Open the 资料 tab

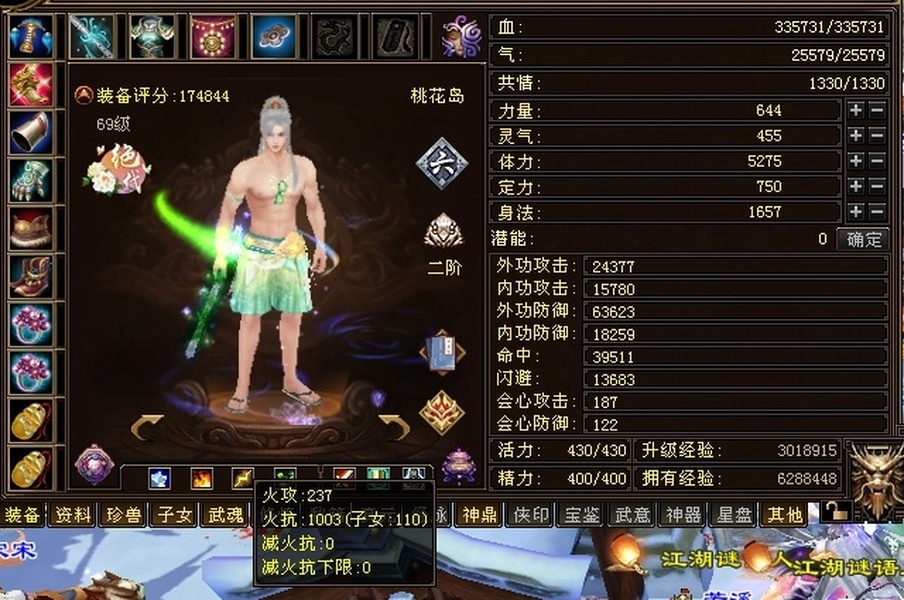coord(74,515)
